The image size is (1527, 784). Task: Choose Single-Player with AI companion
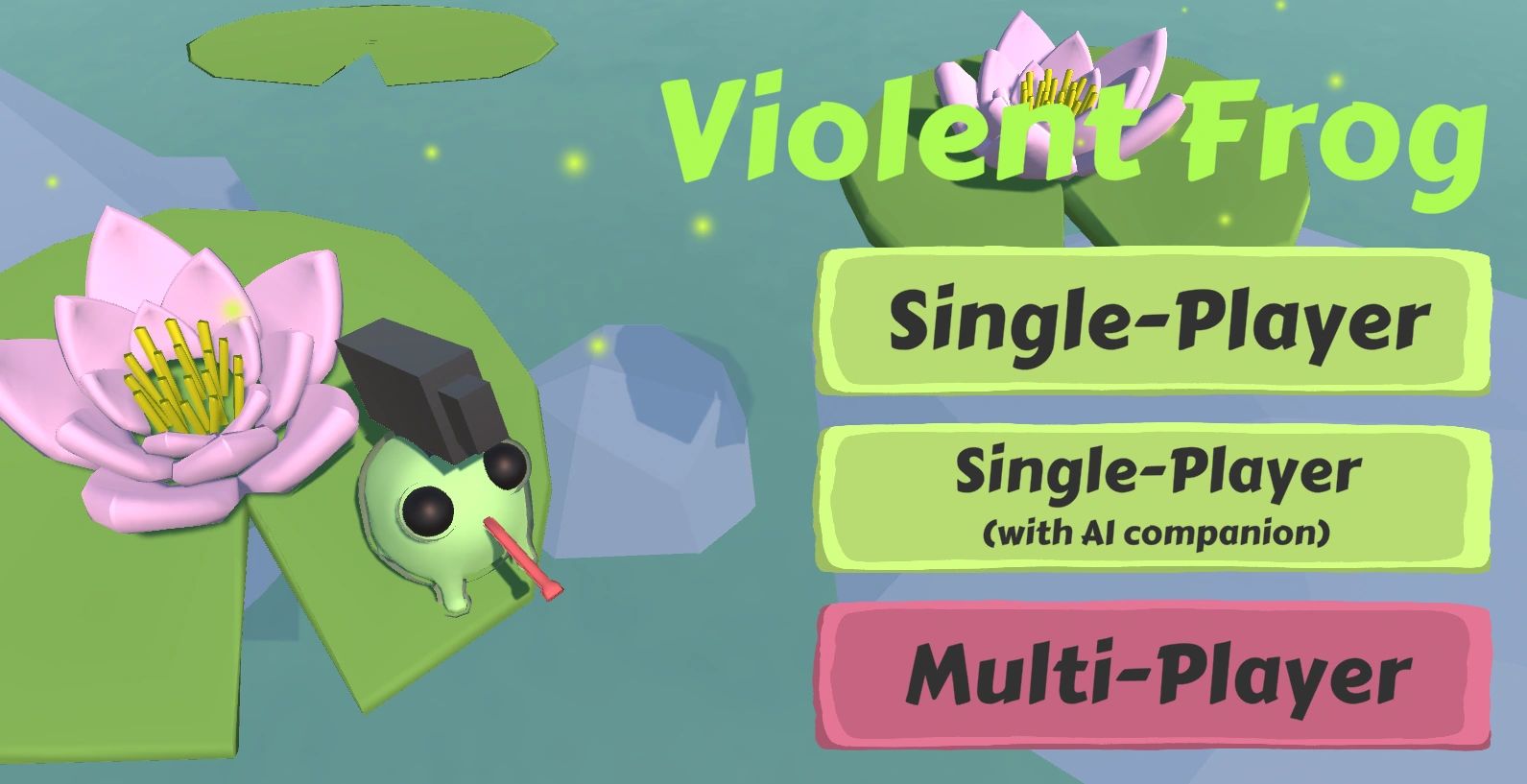pyautogui.click(x=1154, y=498)
